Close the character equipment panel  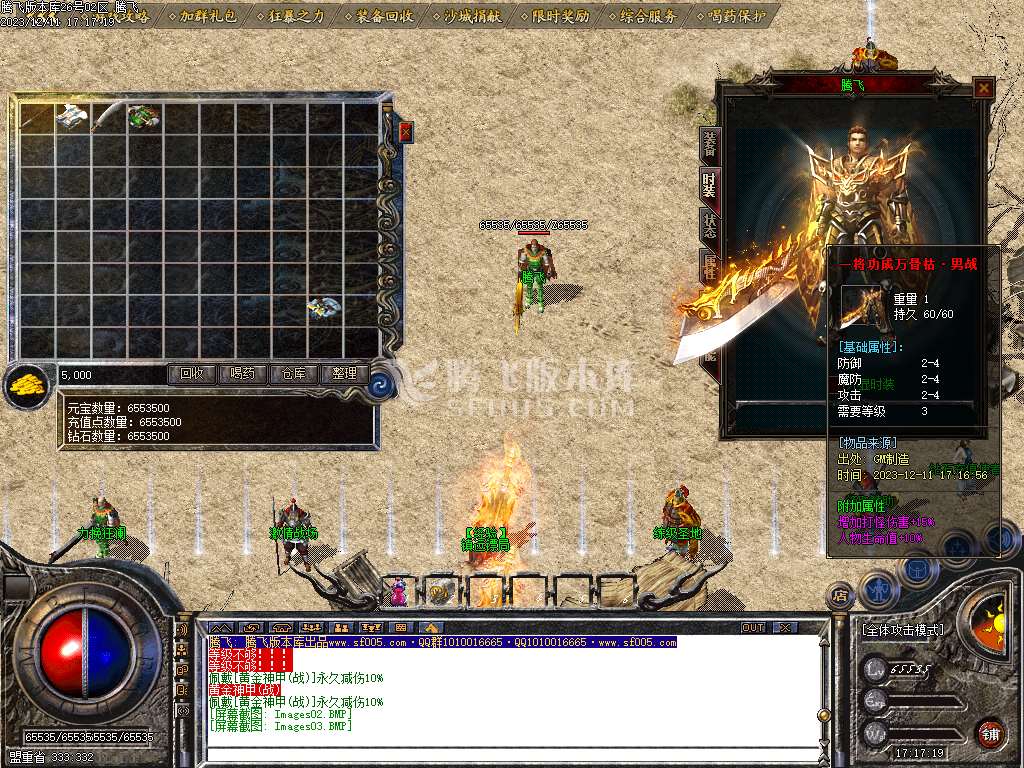click(x=984, y=88)
